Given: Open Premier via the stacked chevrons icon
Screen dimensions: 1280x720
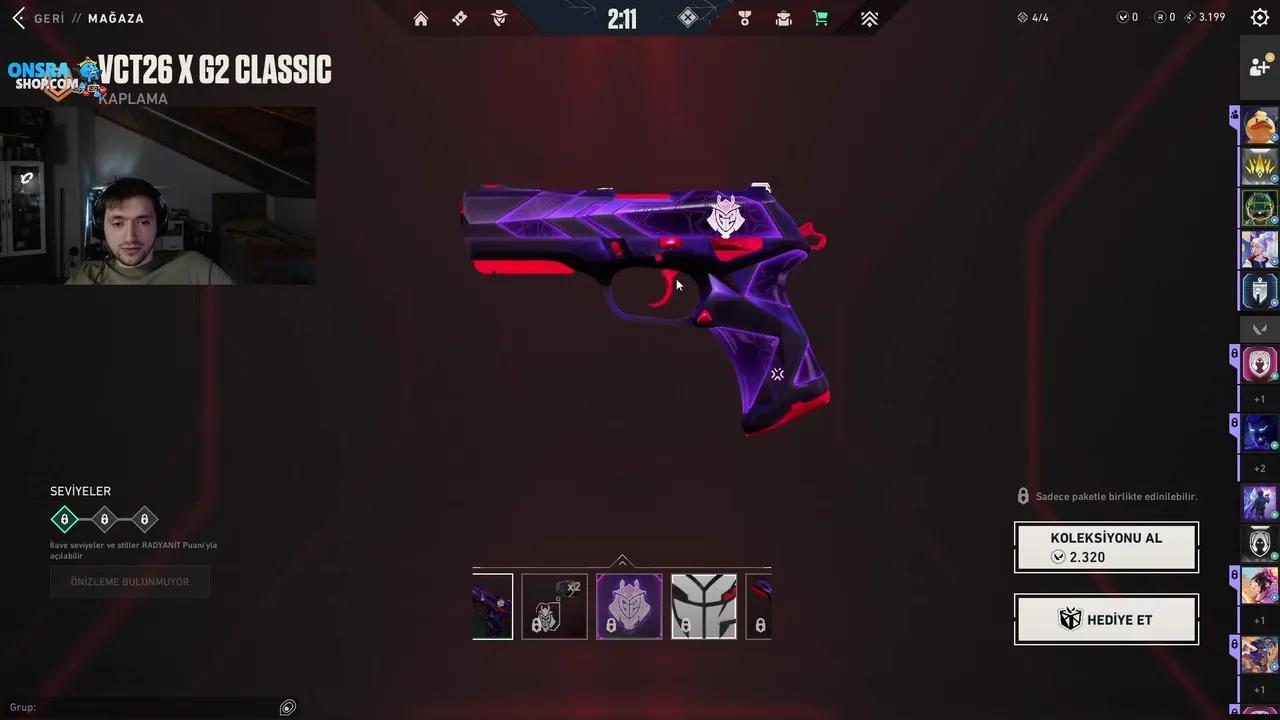Looking at the screenshot, I should coord(869,18).
